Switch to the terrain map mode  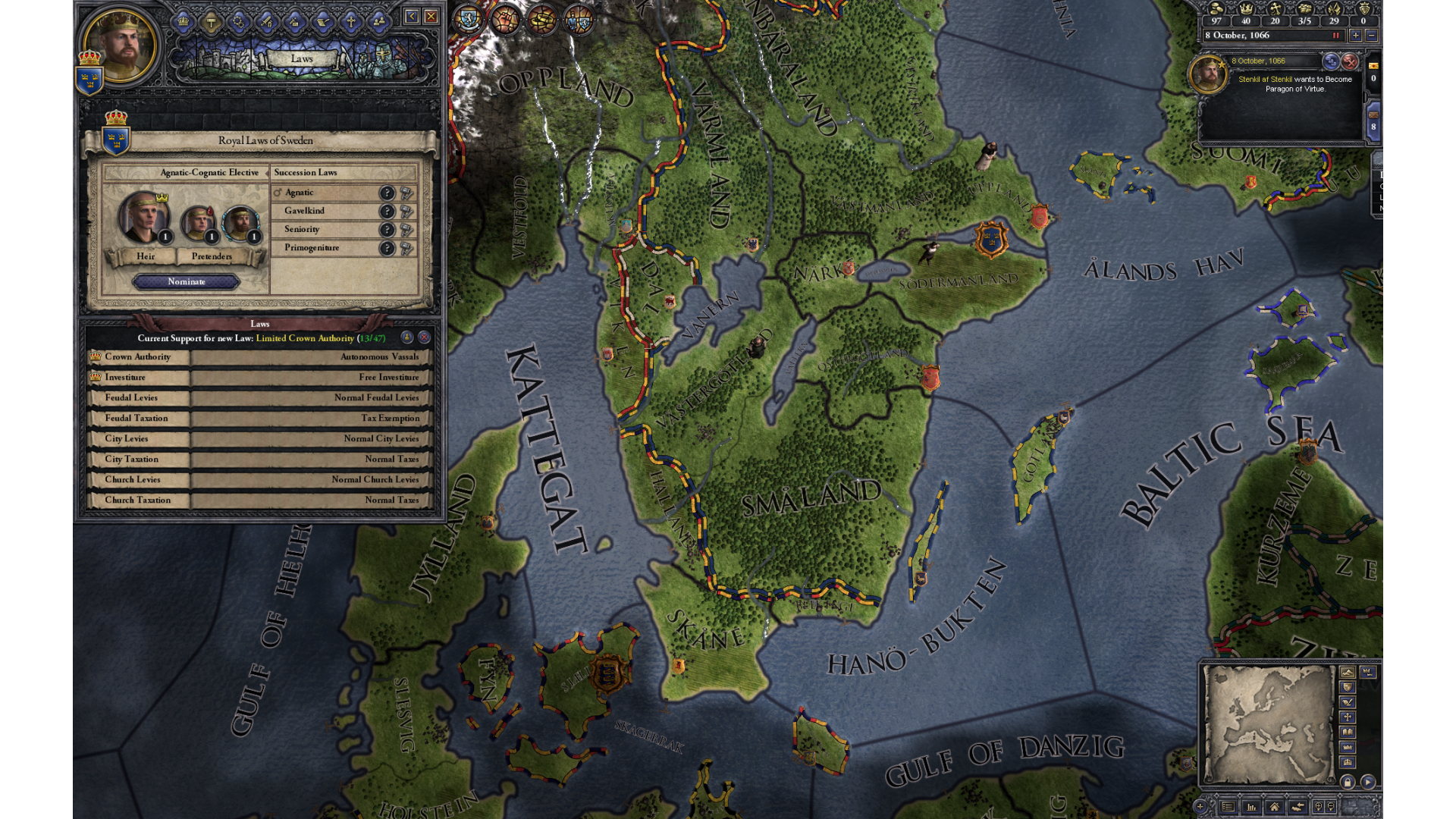1348,673
